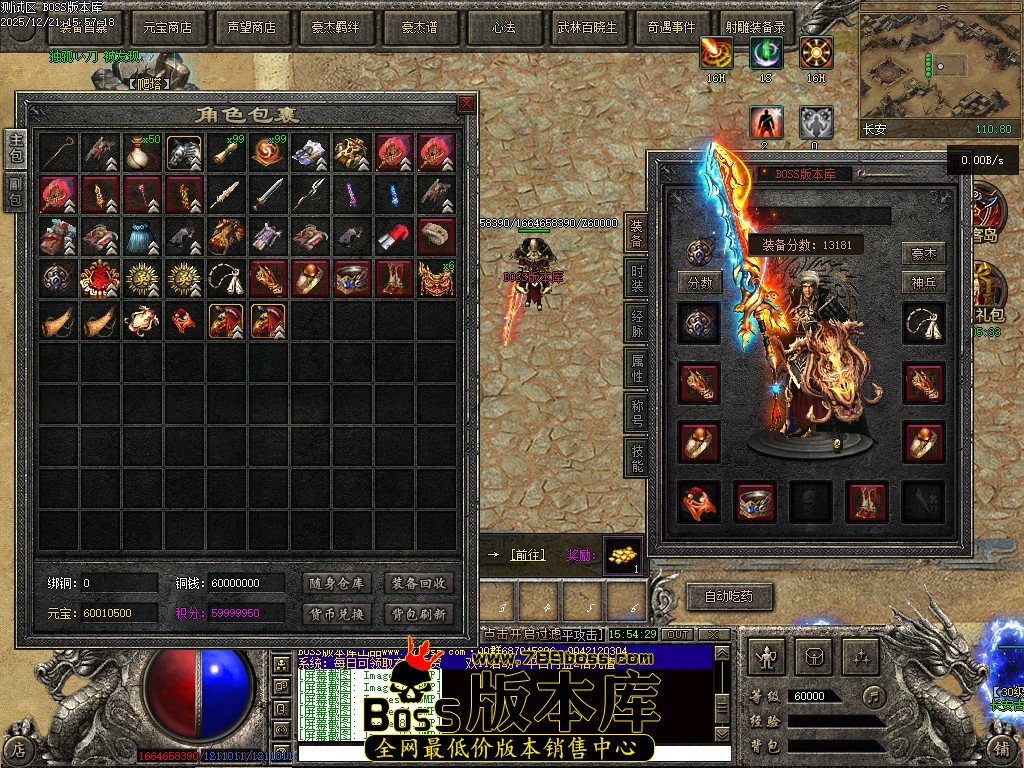Open the 神兵 divine weapon panel
This screenshot has width=1024, height=768.
tap(924, 283)
